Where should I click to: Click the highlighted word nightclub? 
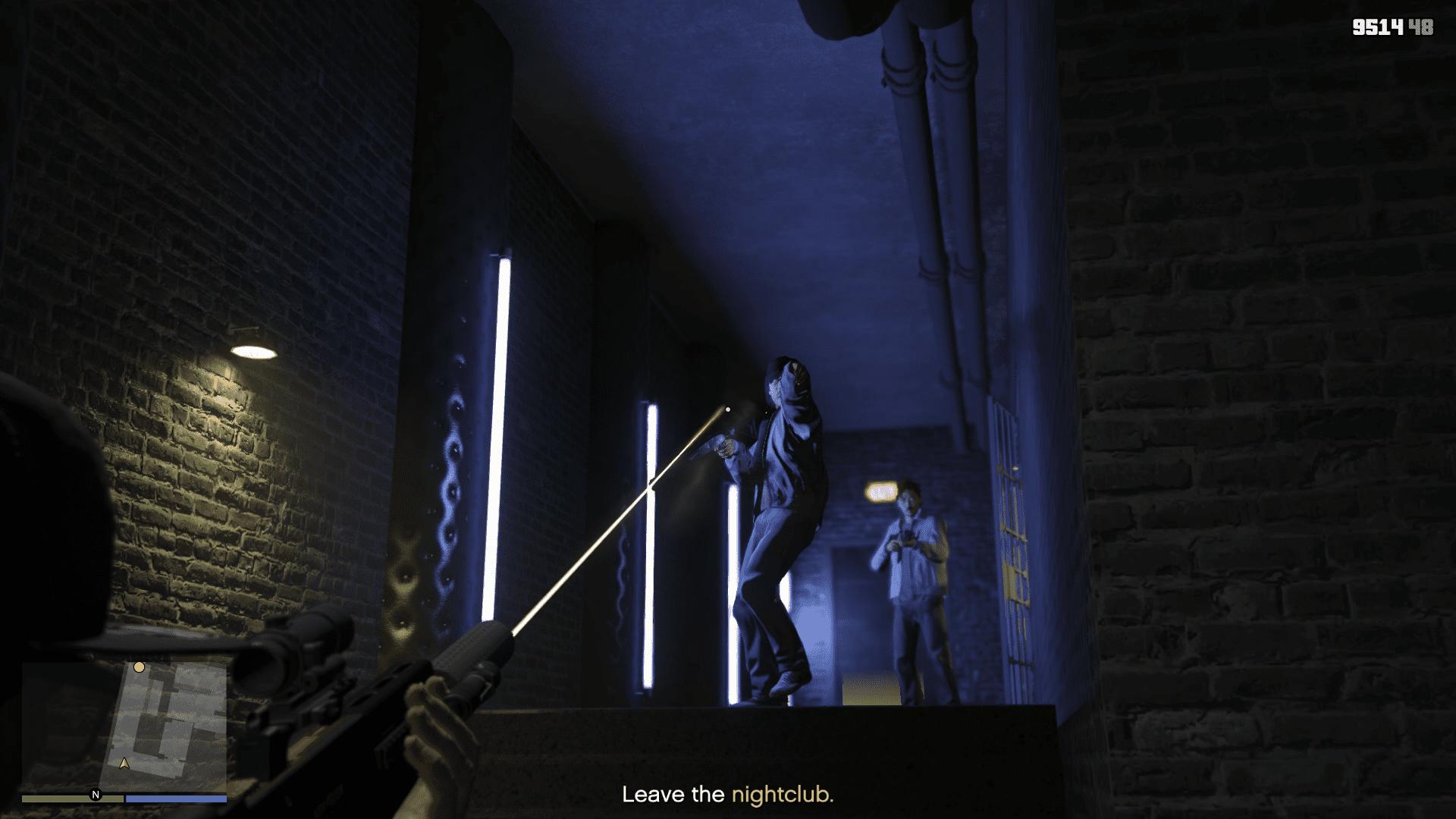pos(781,795)
